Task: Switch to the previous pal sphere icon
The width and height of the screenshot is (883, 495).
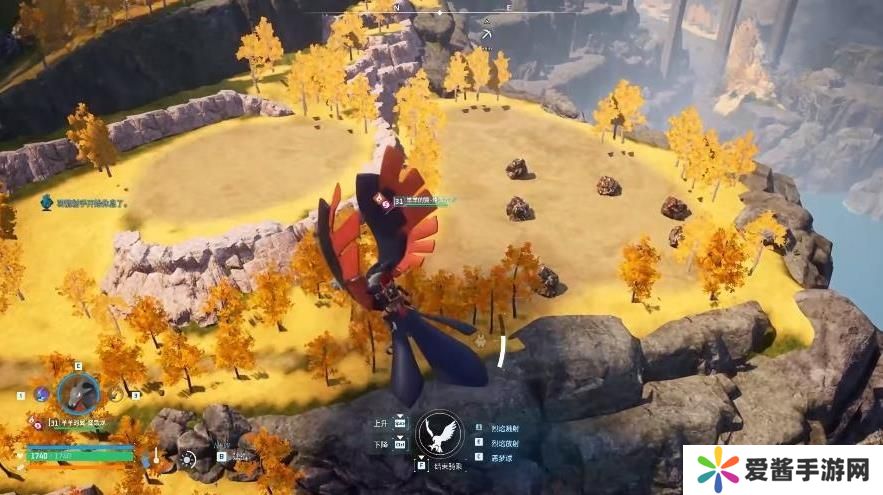Action: [x=41, y=394]
